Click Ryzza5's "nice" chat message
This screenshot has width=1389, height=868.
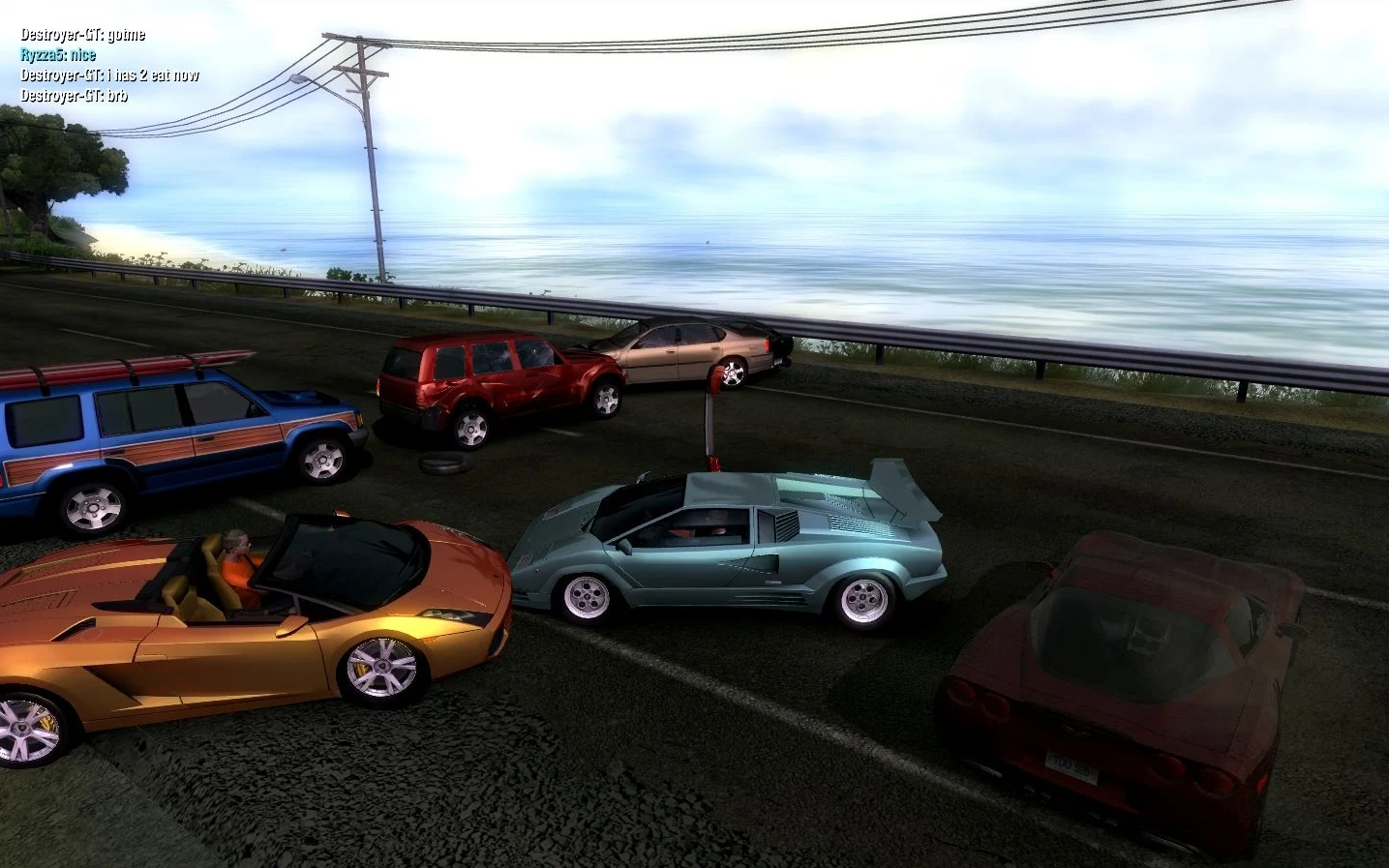[x=58, y=55]
